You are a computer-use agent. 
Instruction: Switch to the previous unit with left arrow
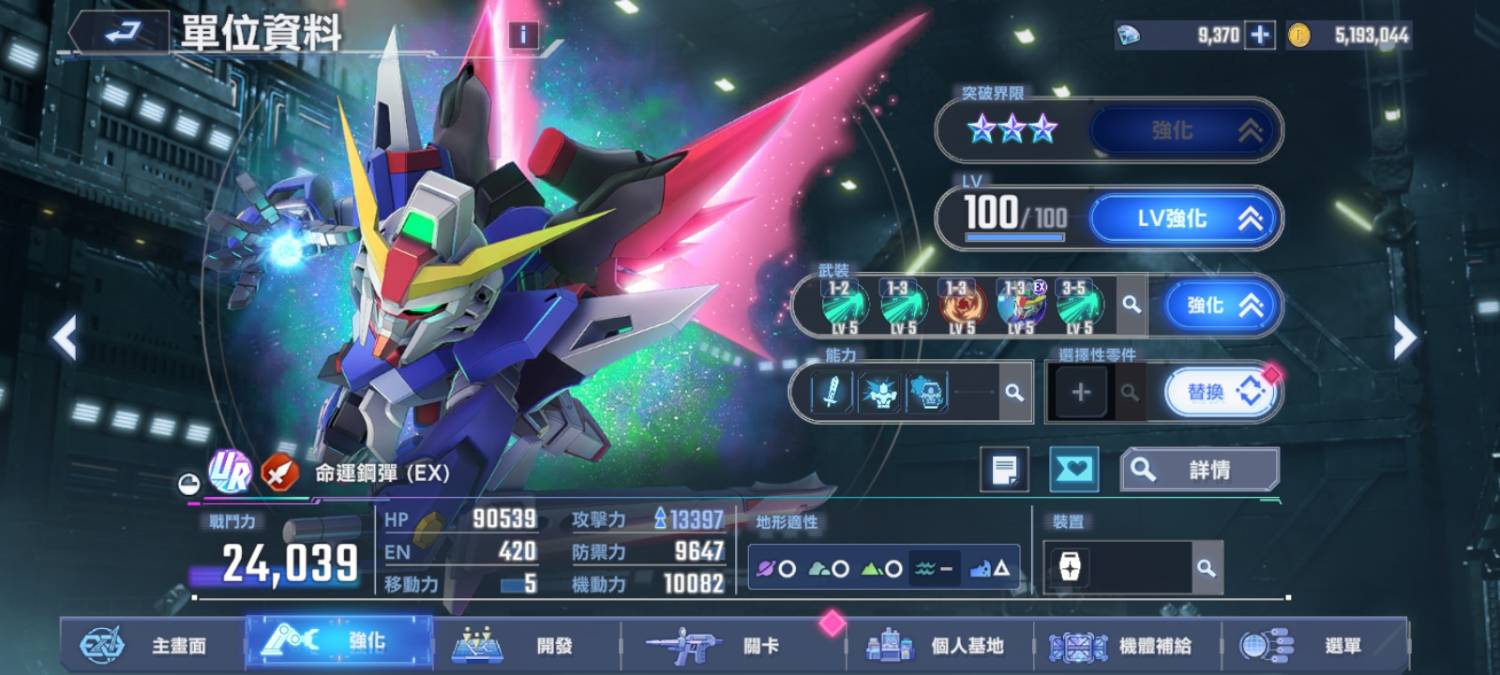[x=65, y=338]
